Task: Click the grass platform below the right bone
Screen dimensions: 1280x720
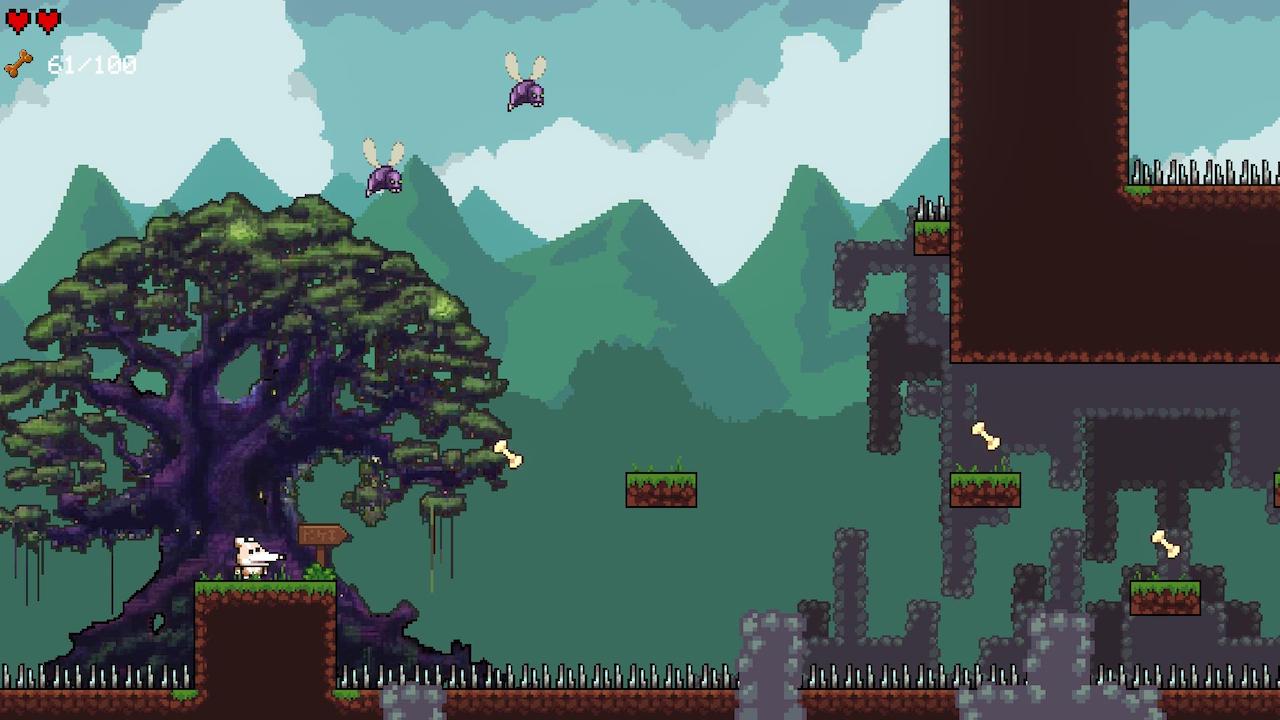Action: pos(985,490)
